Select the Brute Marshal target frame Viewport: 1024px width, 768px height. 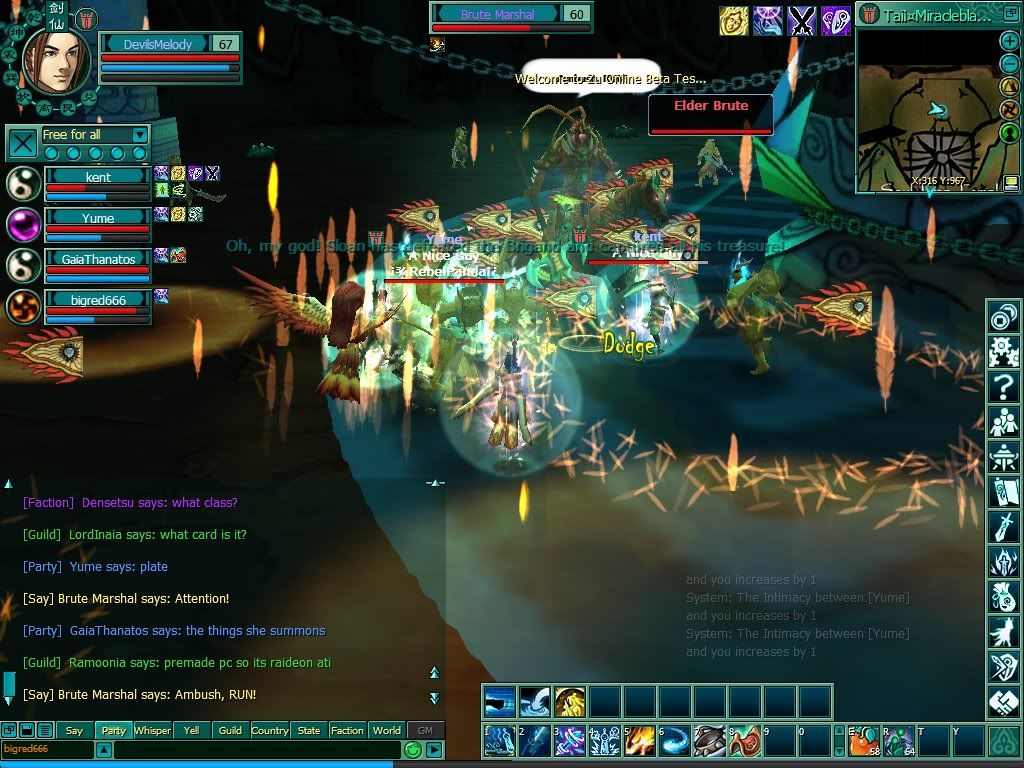pos(510,16)
